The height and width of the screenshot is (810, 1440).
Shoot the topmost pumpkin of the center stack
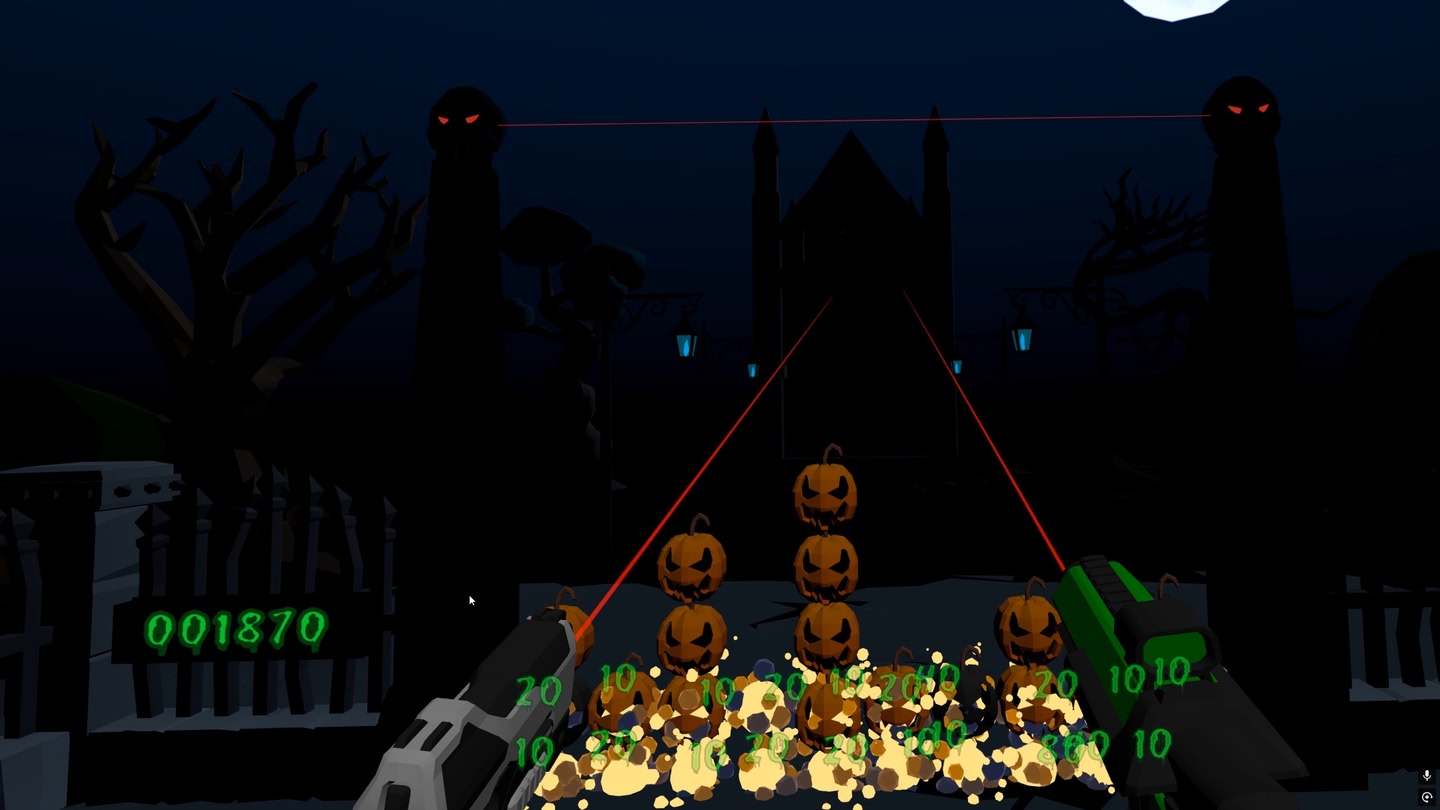click(x=823, y=495)
